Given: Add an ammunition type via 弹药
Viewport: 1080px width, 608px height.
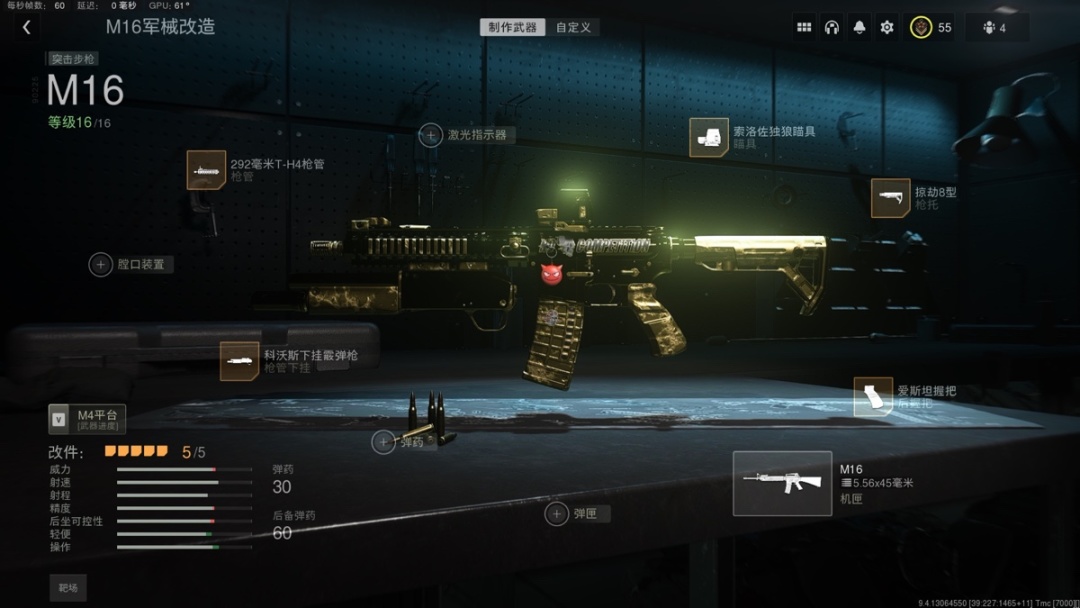Looking at the screenshot, I should tap(384, 442).
